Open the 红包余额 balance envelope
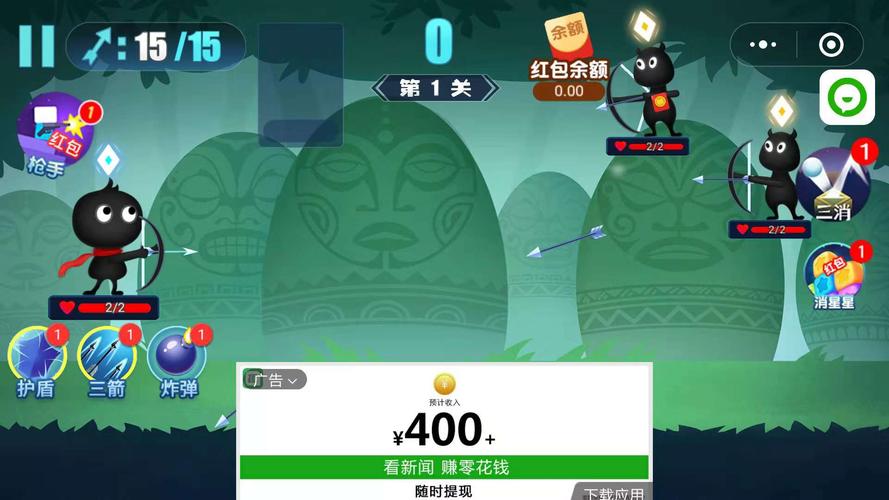 click(568, 58)
